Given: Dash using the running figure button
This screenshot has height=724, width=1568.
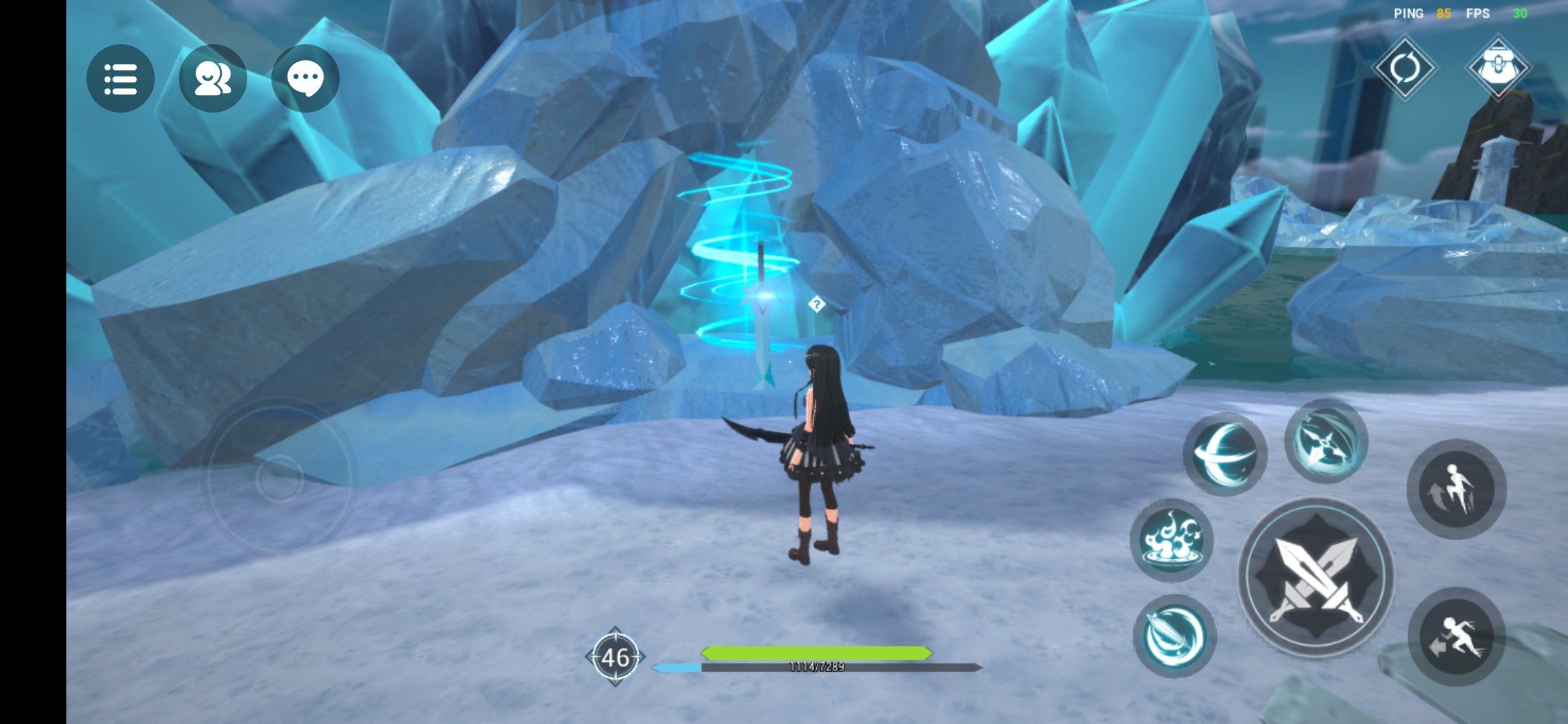Looking at the screenshot, I should (1456, 637).
